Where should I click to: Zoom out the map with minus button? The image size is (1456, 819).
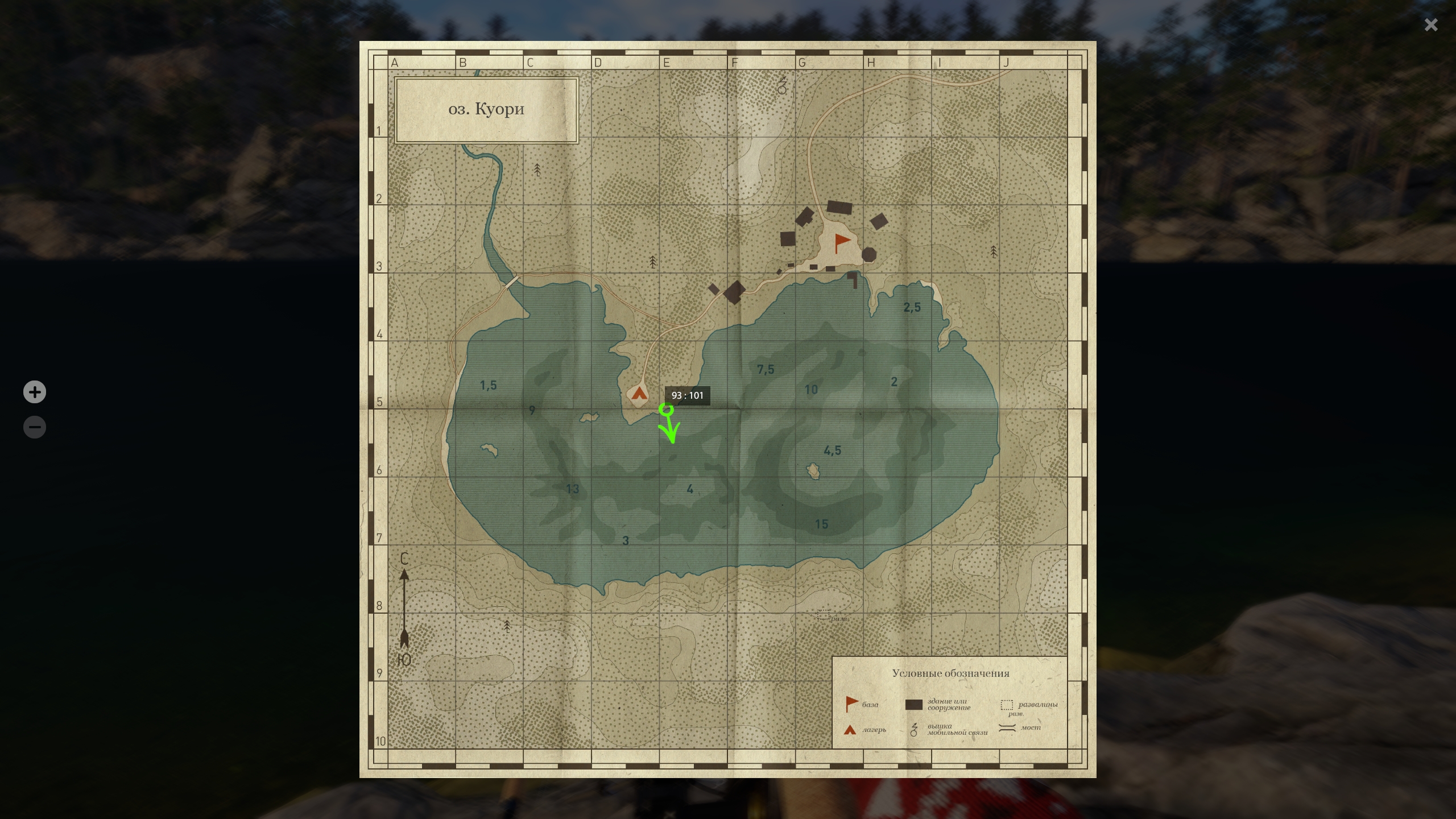35,427
